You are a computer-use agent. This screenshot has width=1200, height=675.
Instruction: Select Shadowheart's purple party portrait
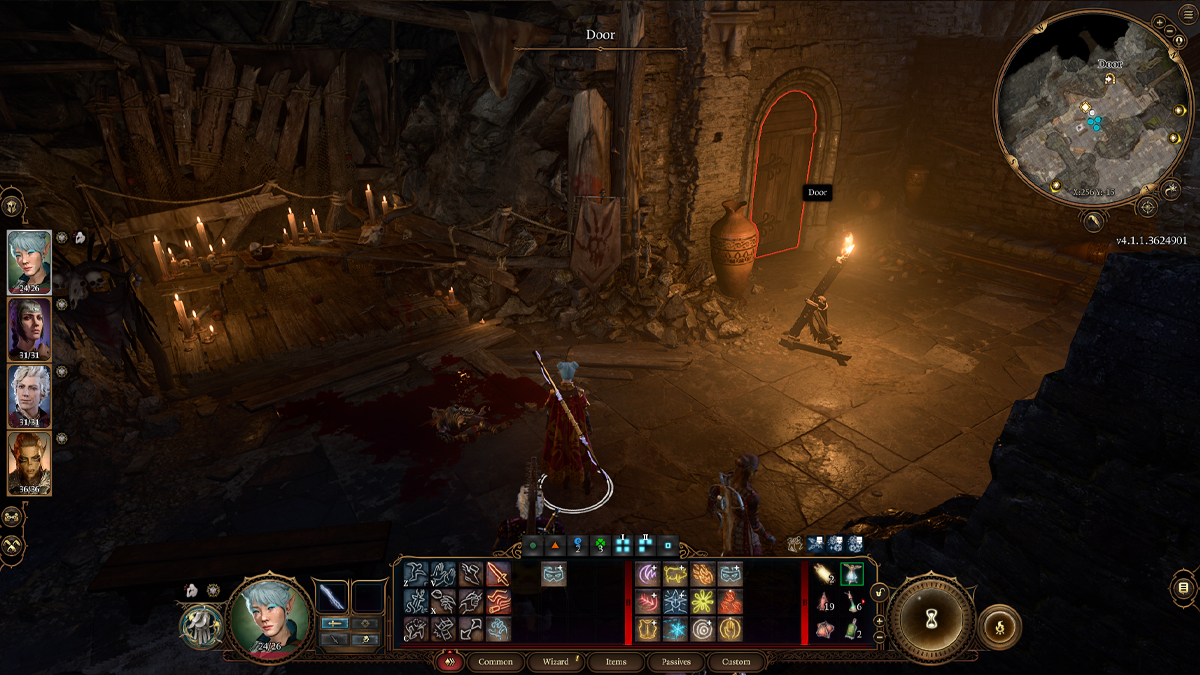[29, 328]
